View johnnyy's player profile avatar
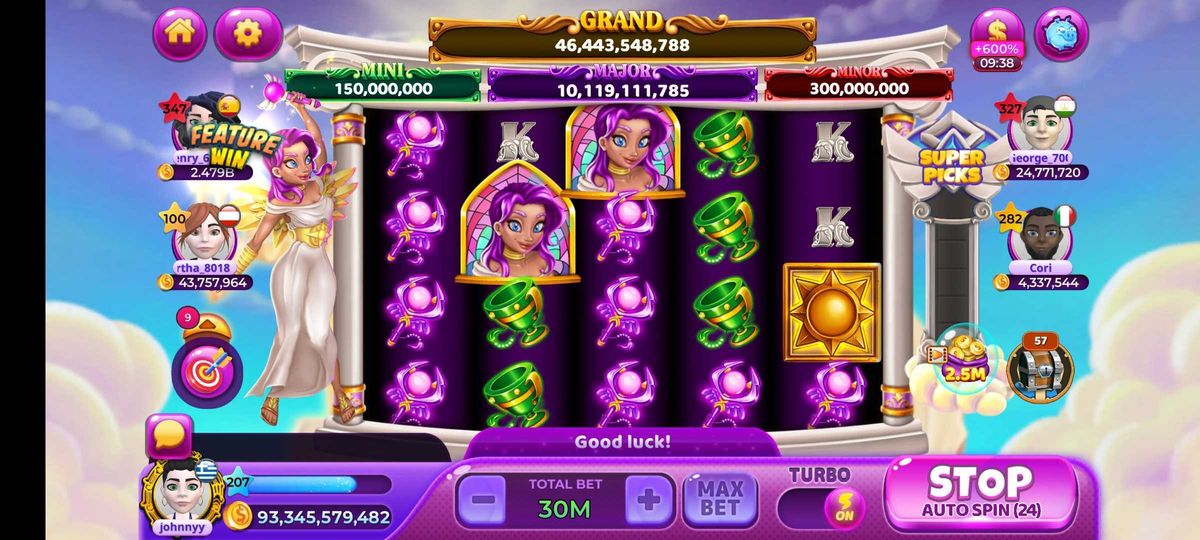The width and height of the screenshot is (1200, 540). pos(183,490)
